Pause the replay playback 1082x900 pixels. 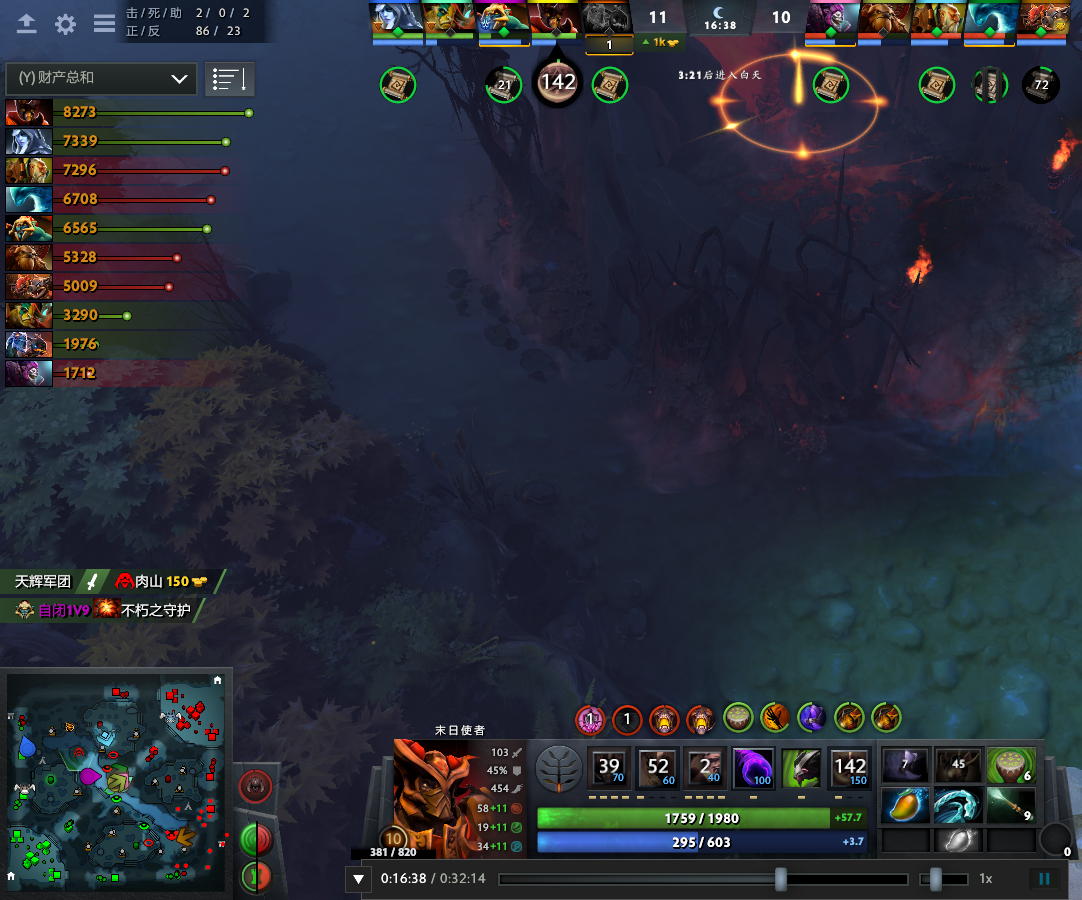(x=1044, y=879)
